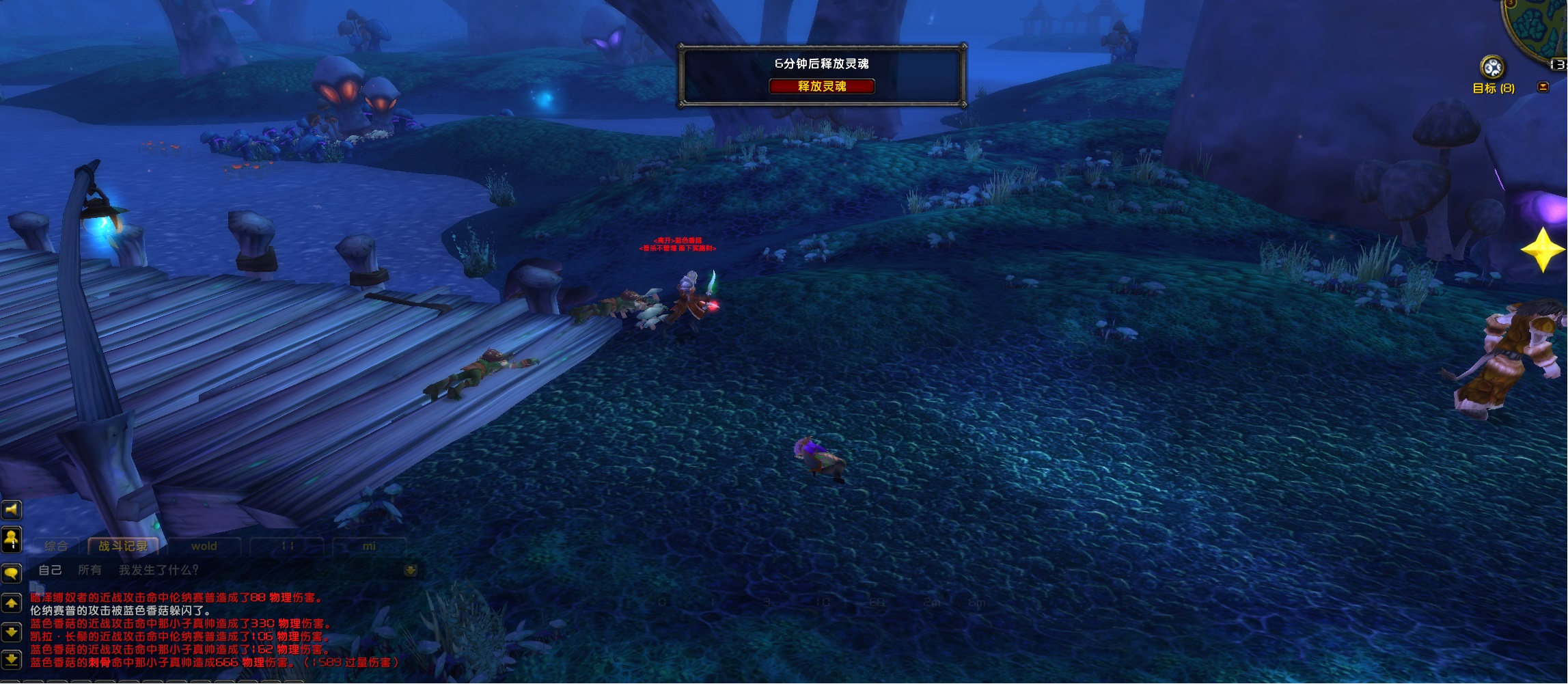Open the chat speech bubble menu
The width and height of the screenshot is (1568, 684).
(x=12, y=573)
